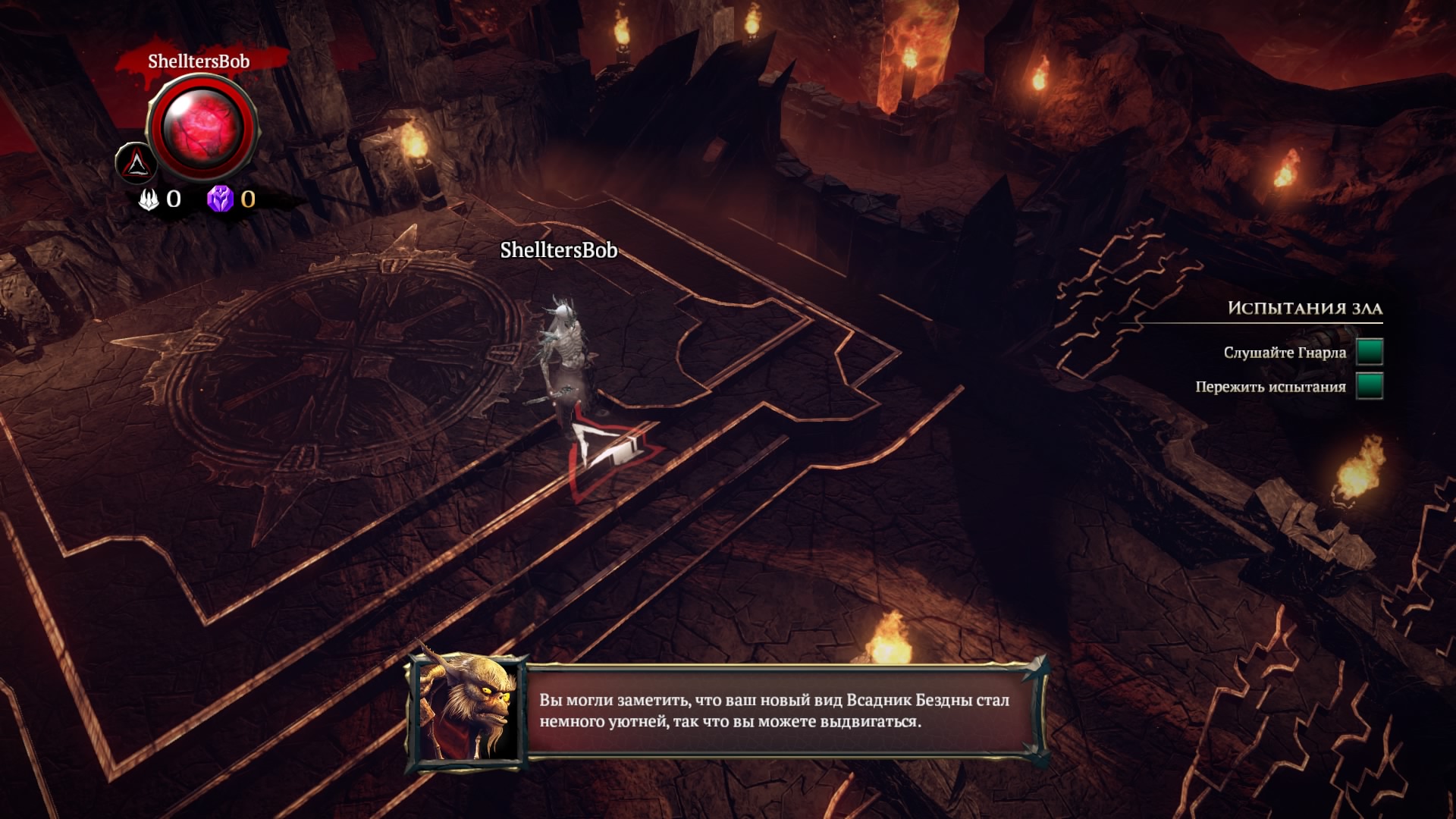
Task: Click Gnarl's dialogue portrait
Action: [x=467, y=711]
